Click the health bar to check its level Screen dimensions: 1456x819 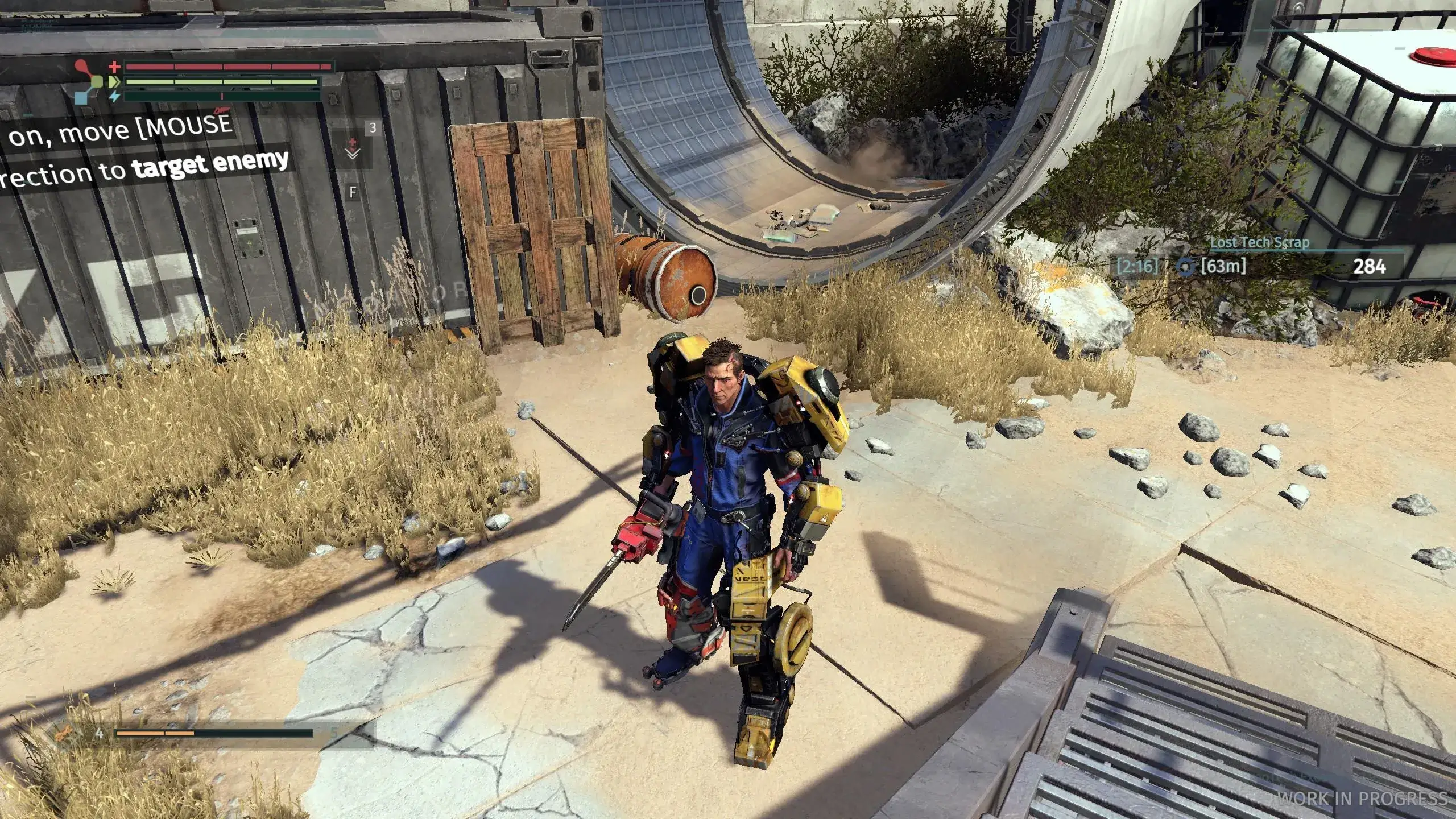pyautogui.click(x=227, y=65)
